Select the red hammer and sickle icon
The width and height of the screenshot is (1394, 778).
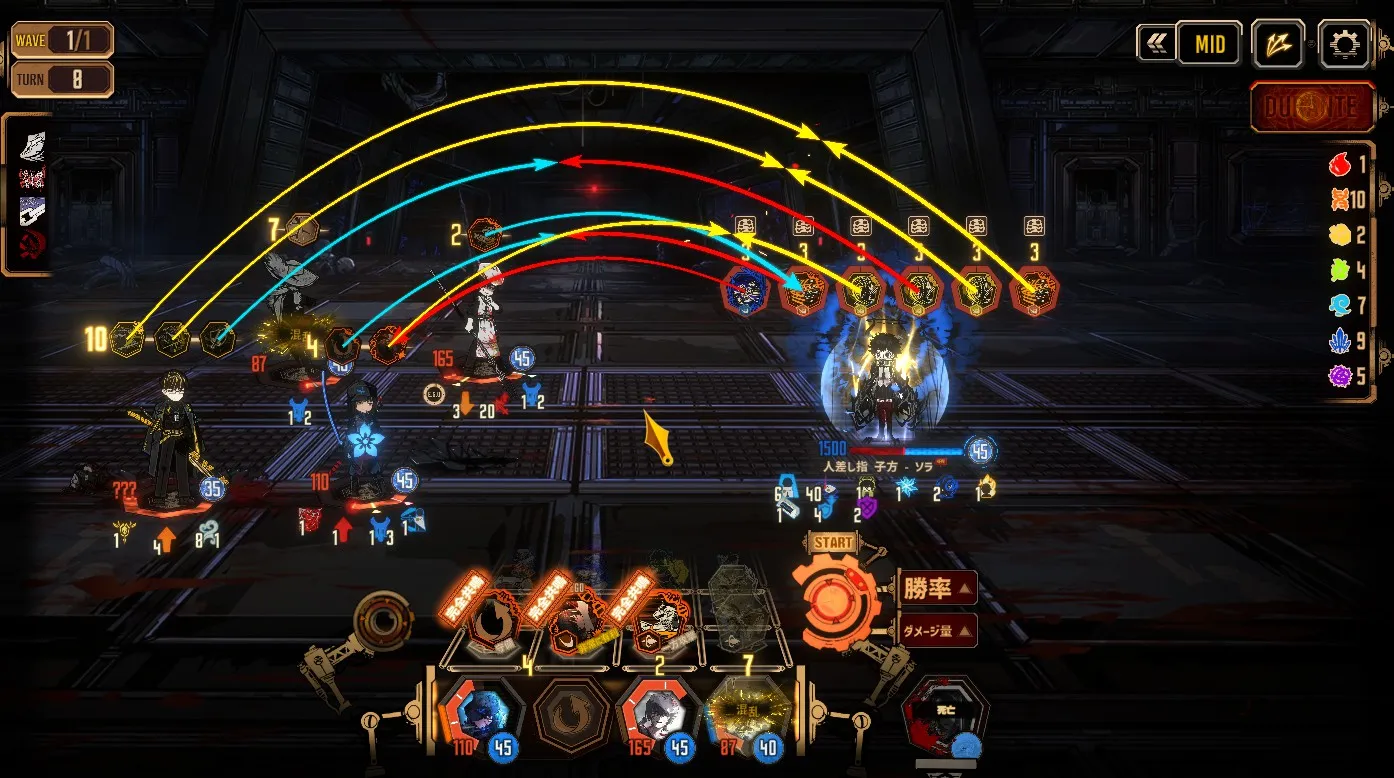[x=33, y=246]
